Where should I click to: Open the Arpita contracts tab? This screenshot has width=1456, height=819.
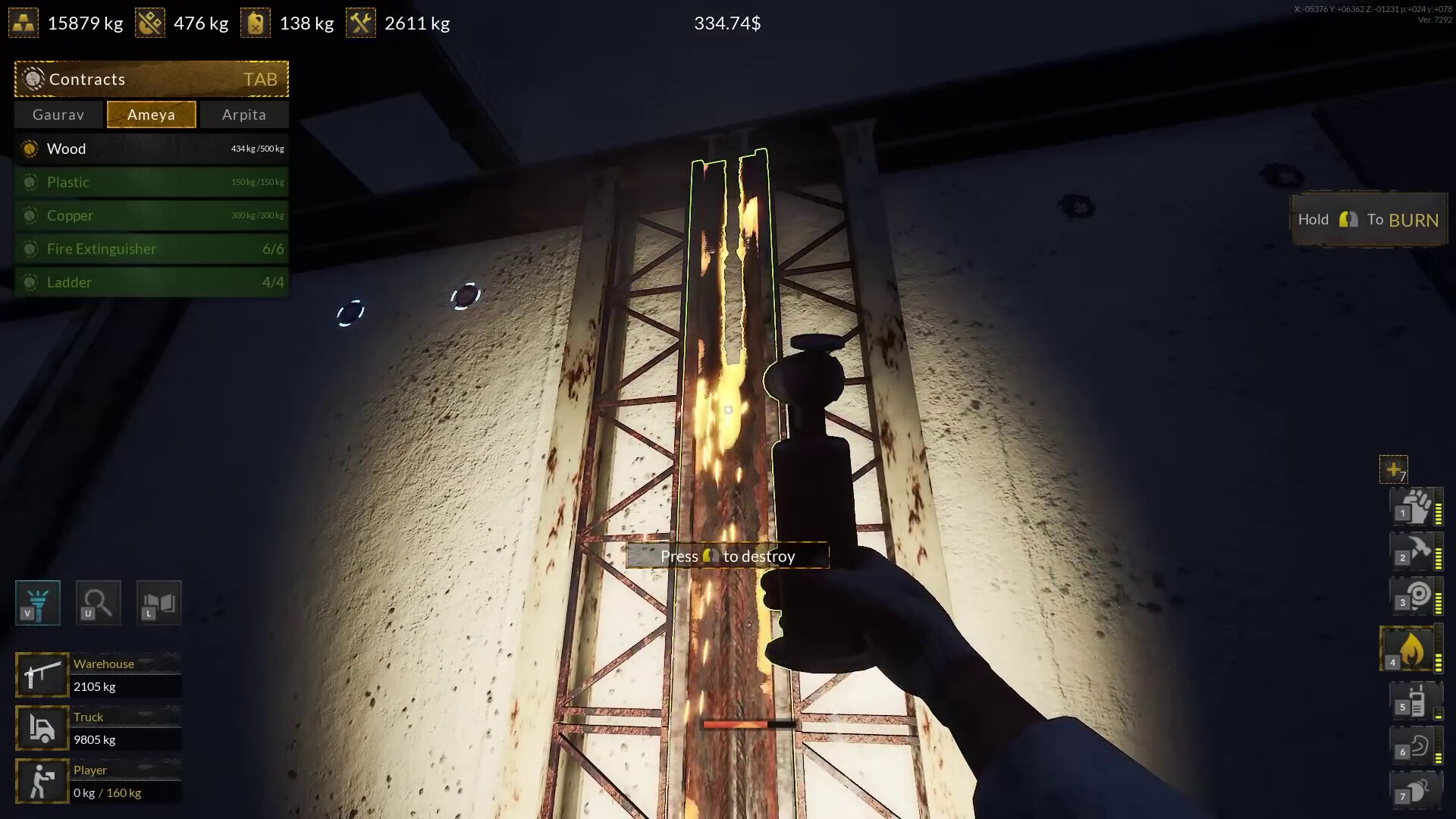[243, 115]
